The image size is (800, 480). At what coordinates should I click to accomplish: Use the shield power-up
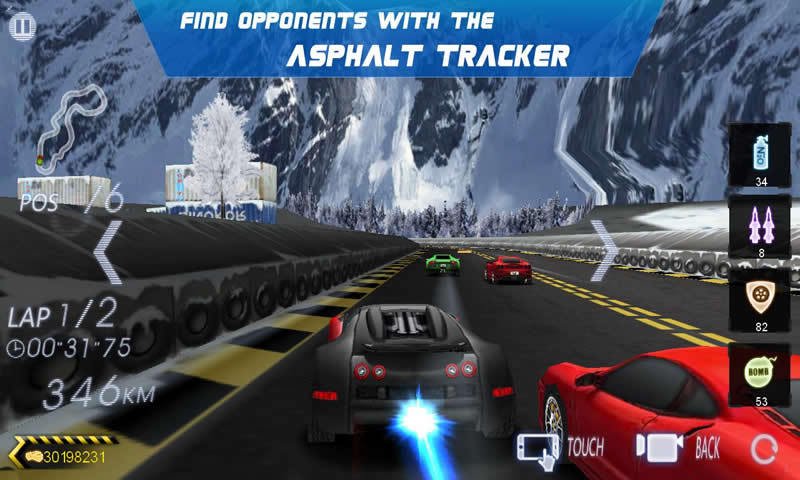click(x=761, y=297)
